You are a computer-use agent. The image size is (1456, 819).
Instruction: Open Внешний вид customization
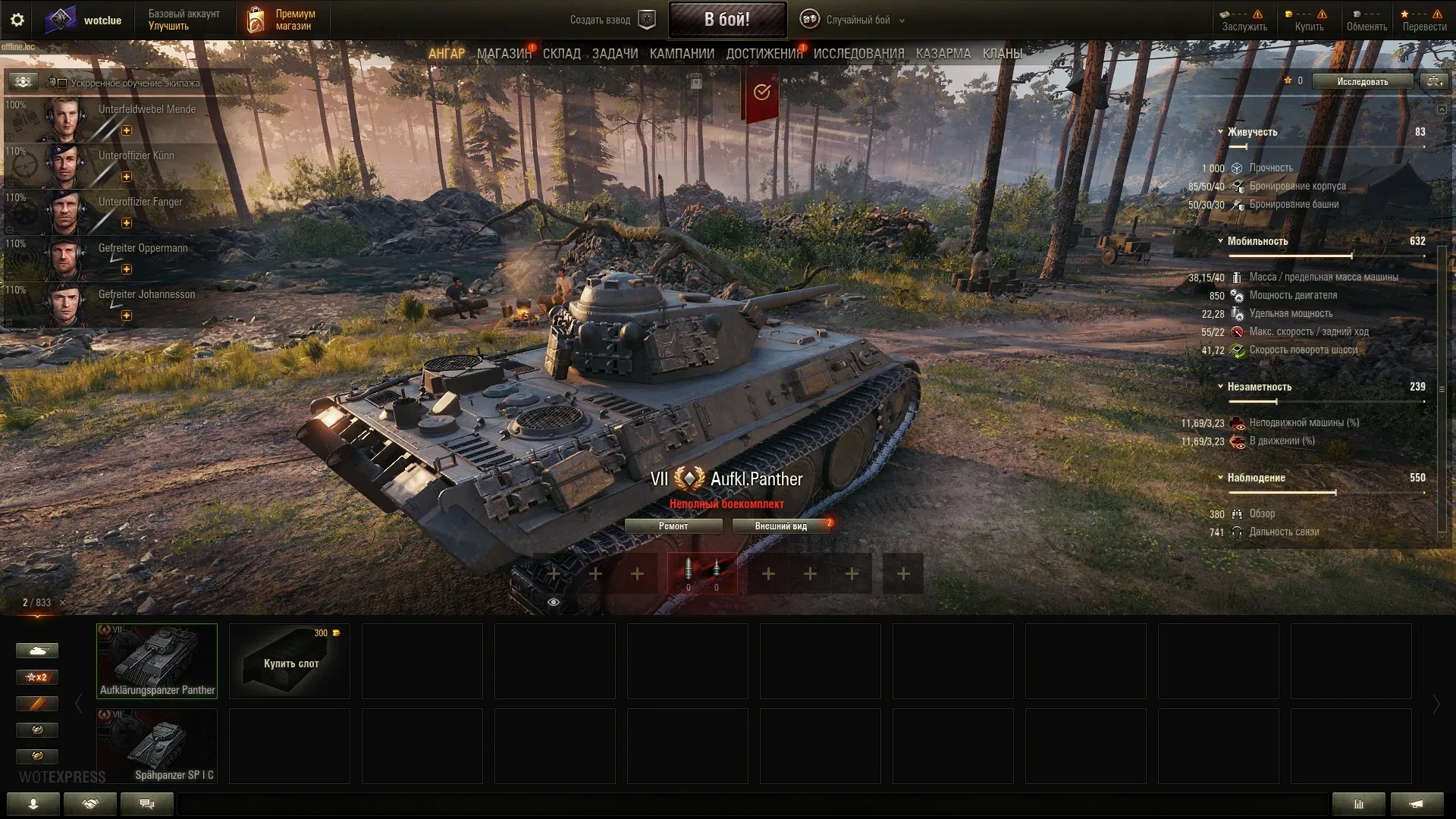[781, 526]
